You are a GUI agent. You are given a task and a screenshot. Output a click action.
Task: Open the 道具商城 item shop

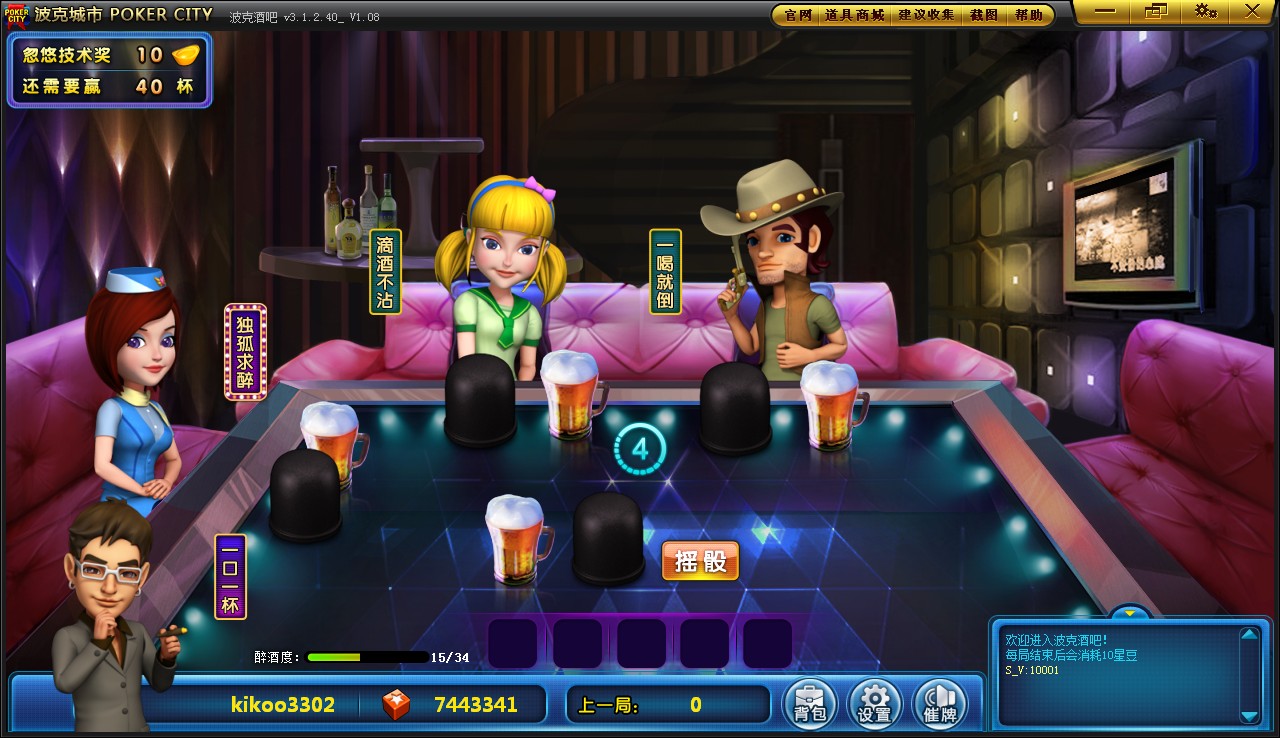pos(854,15)
